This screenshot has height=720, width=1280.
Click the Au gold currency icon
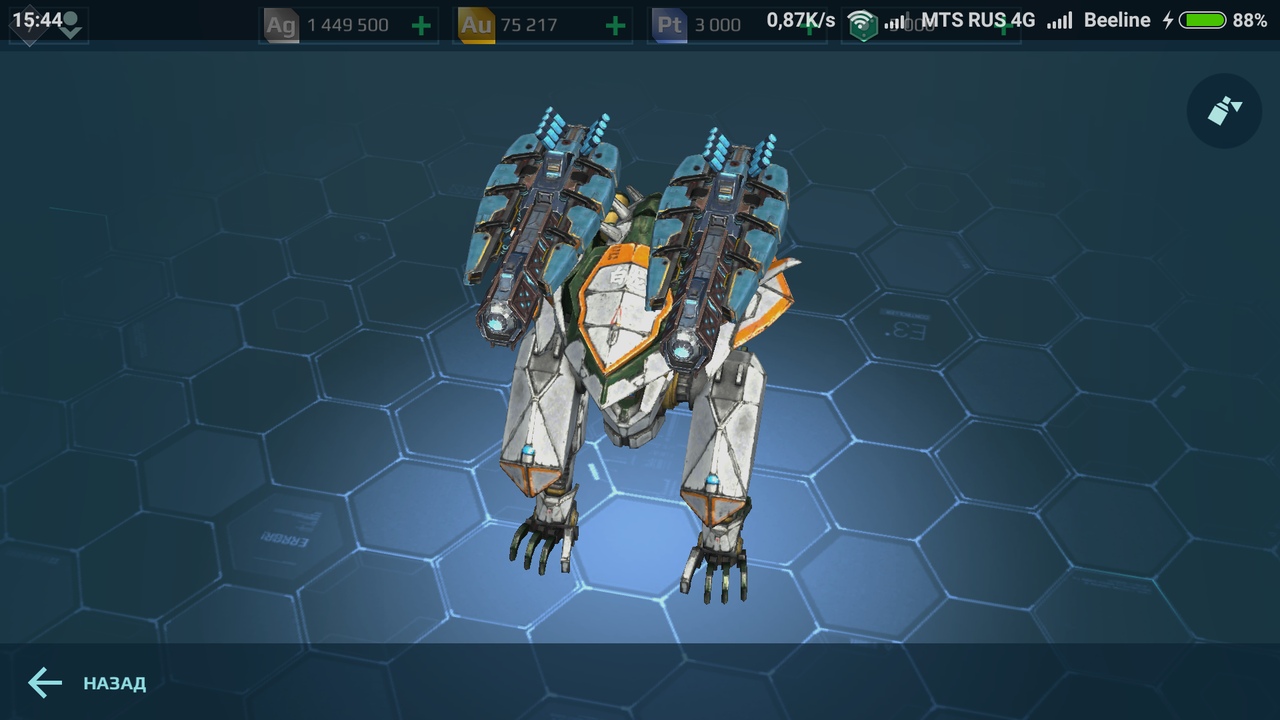[x=474, y=24]
